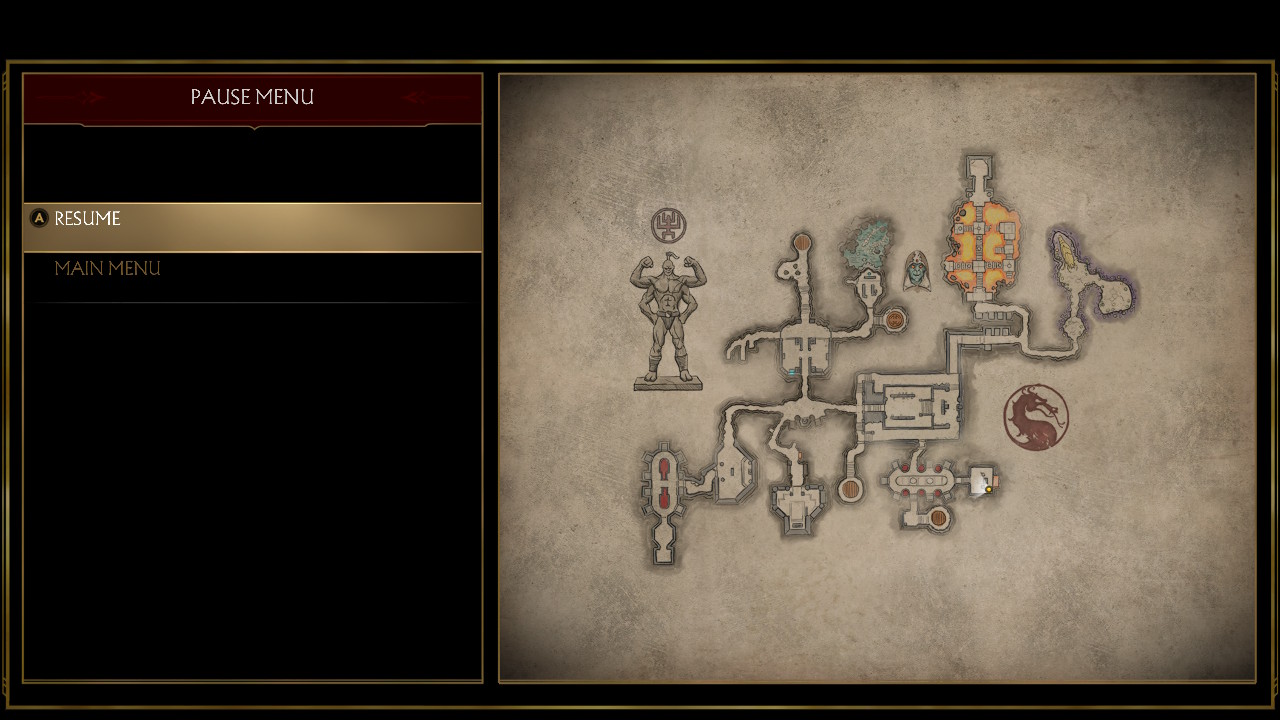Select Resume in the pause menu
The width and height of the screenshot is (1280, 720).
252,219
